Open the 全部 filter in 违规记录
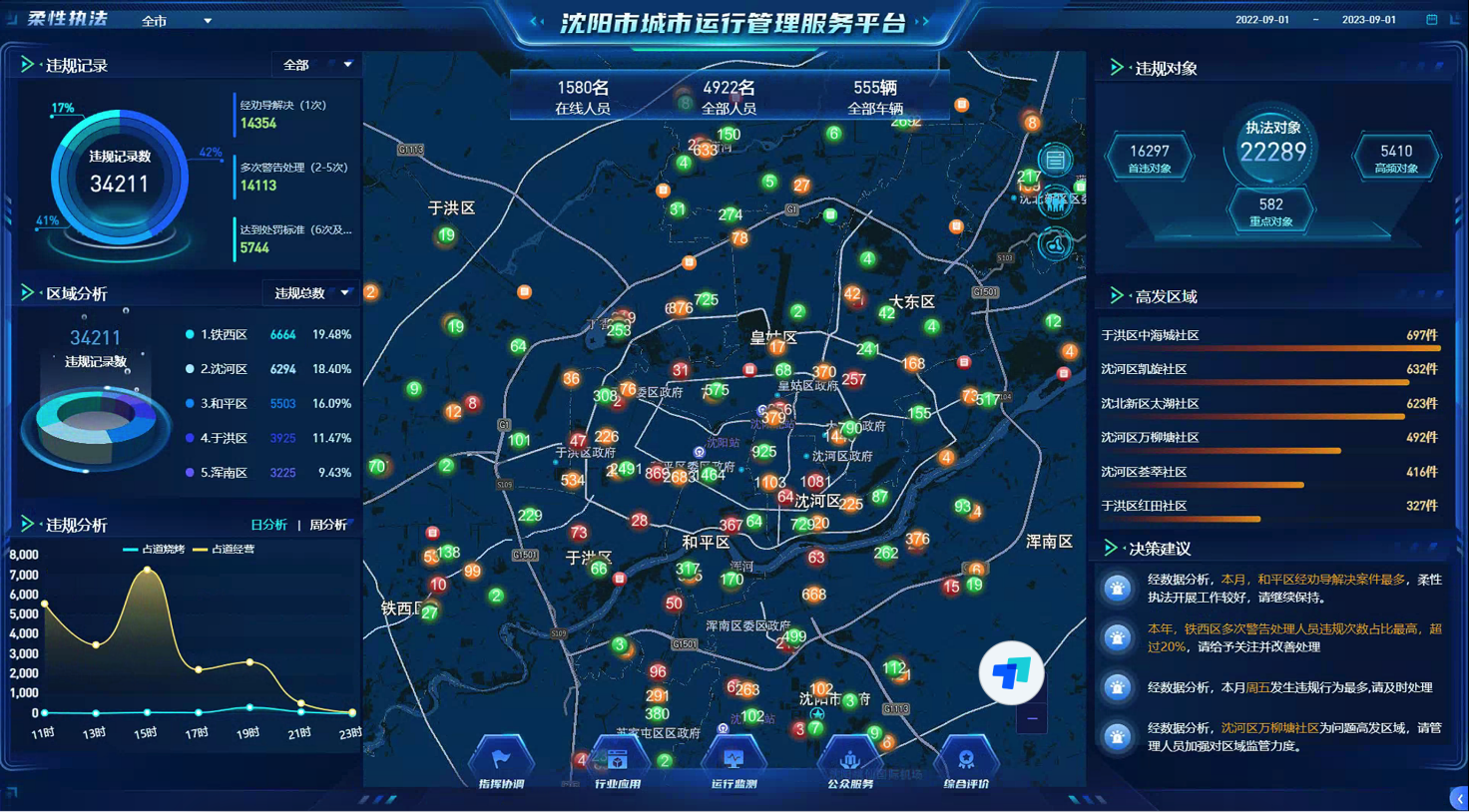 tap(317, 65)
